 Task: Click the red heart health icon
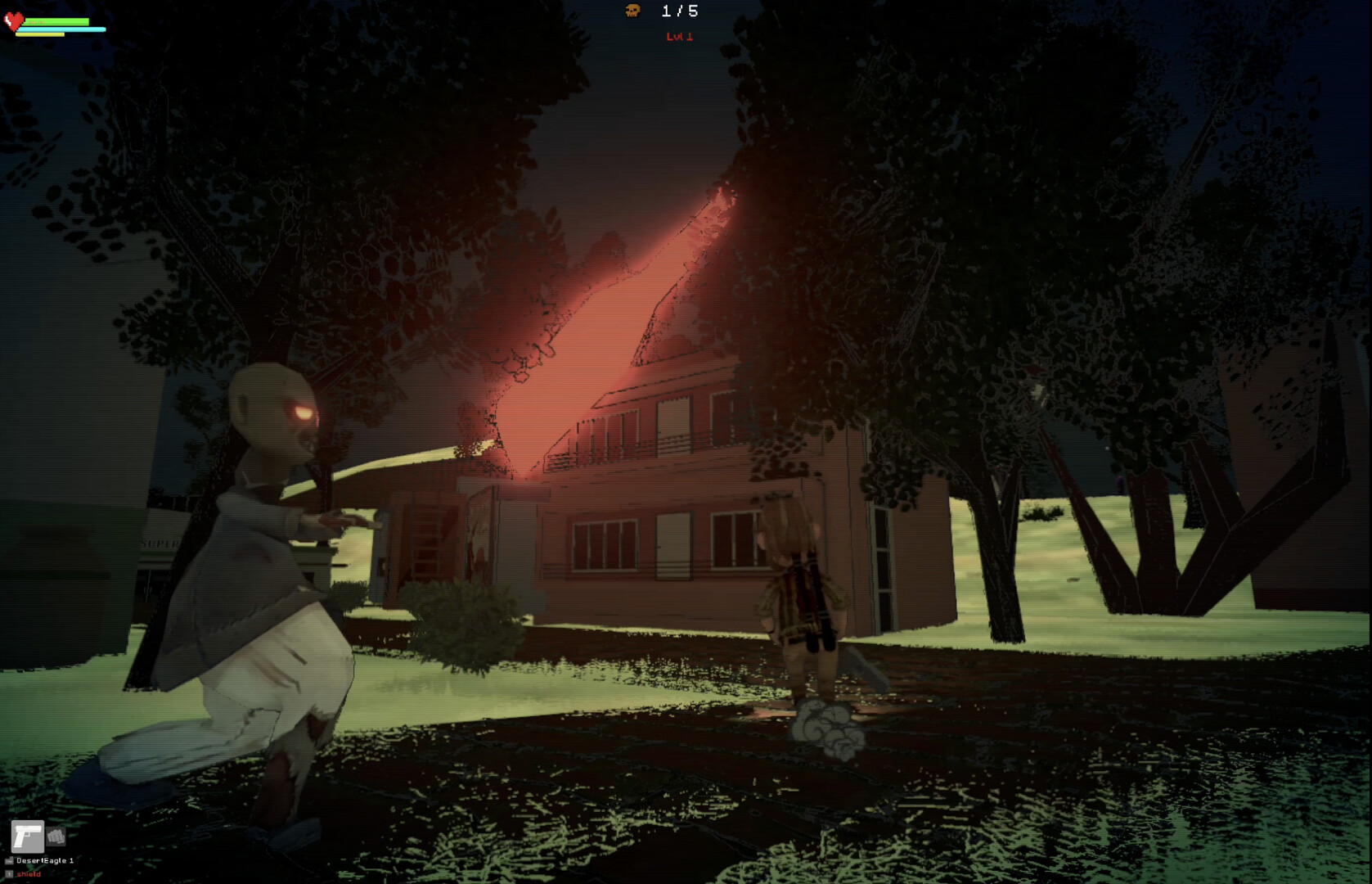[14, 22]
